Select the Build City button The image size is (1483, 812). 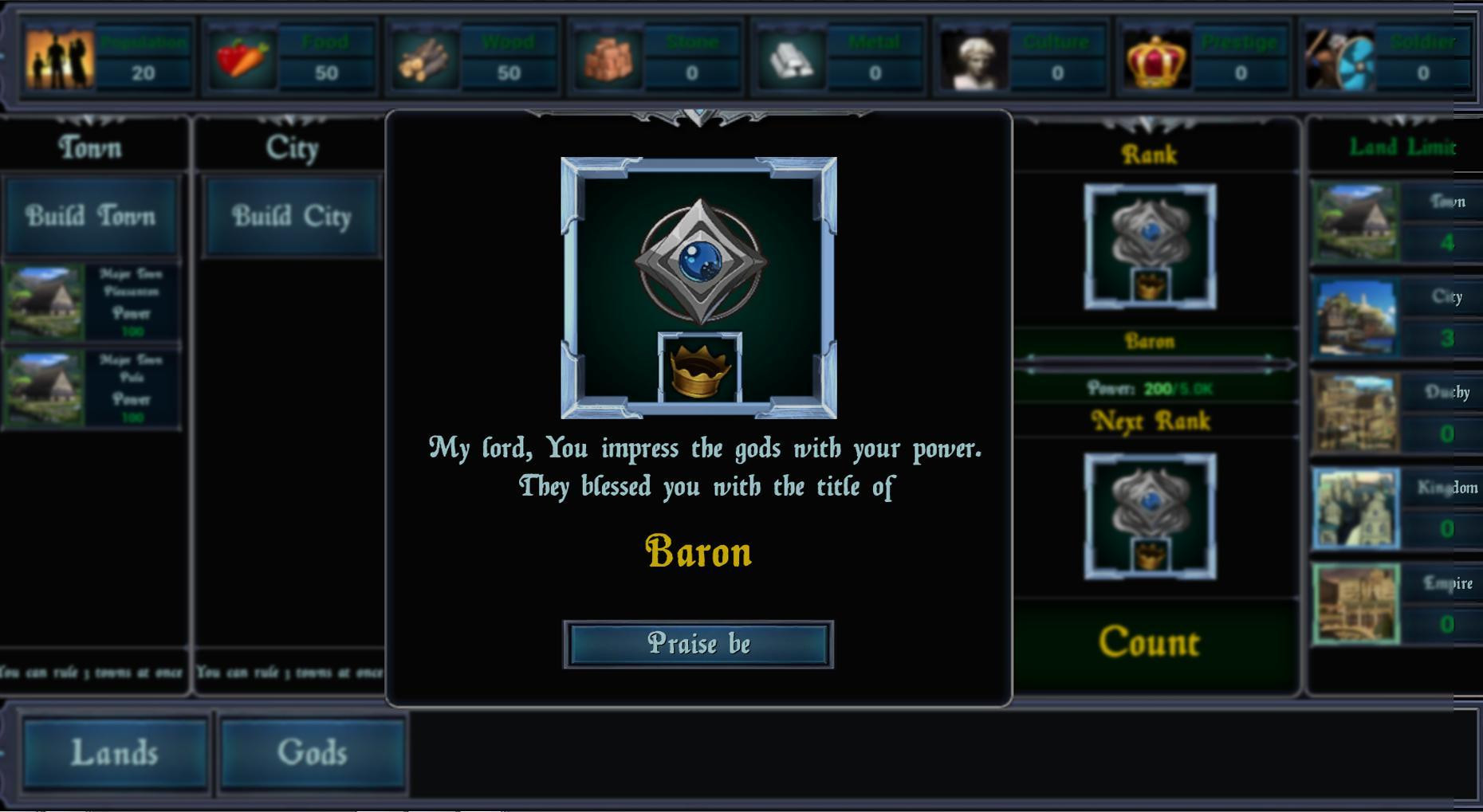[292, 217]
